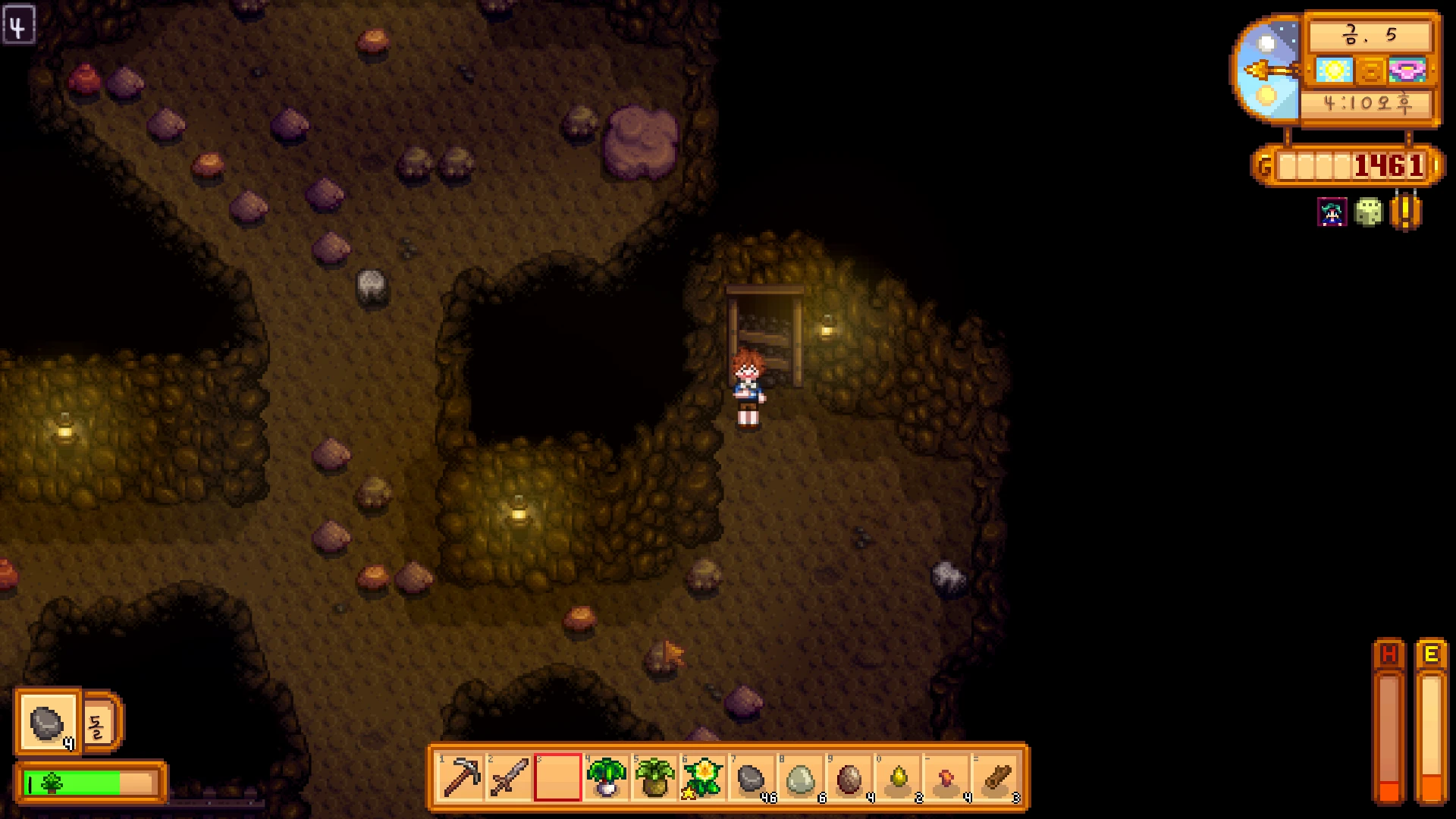This screenshot has width=1456, height=819.
Task: Open the quest journal exclamation icon
Action: coord(1405,212)
